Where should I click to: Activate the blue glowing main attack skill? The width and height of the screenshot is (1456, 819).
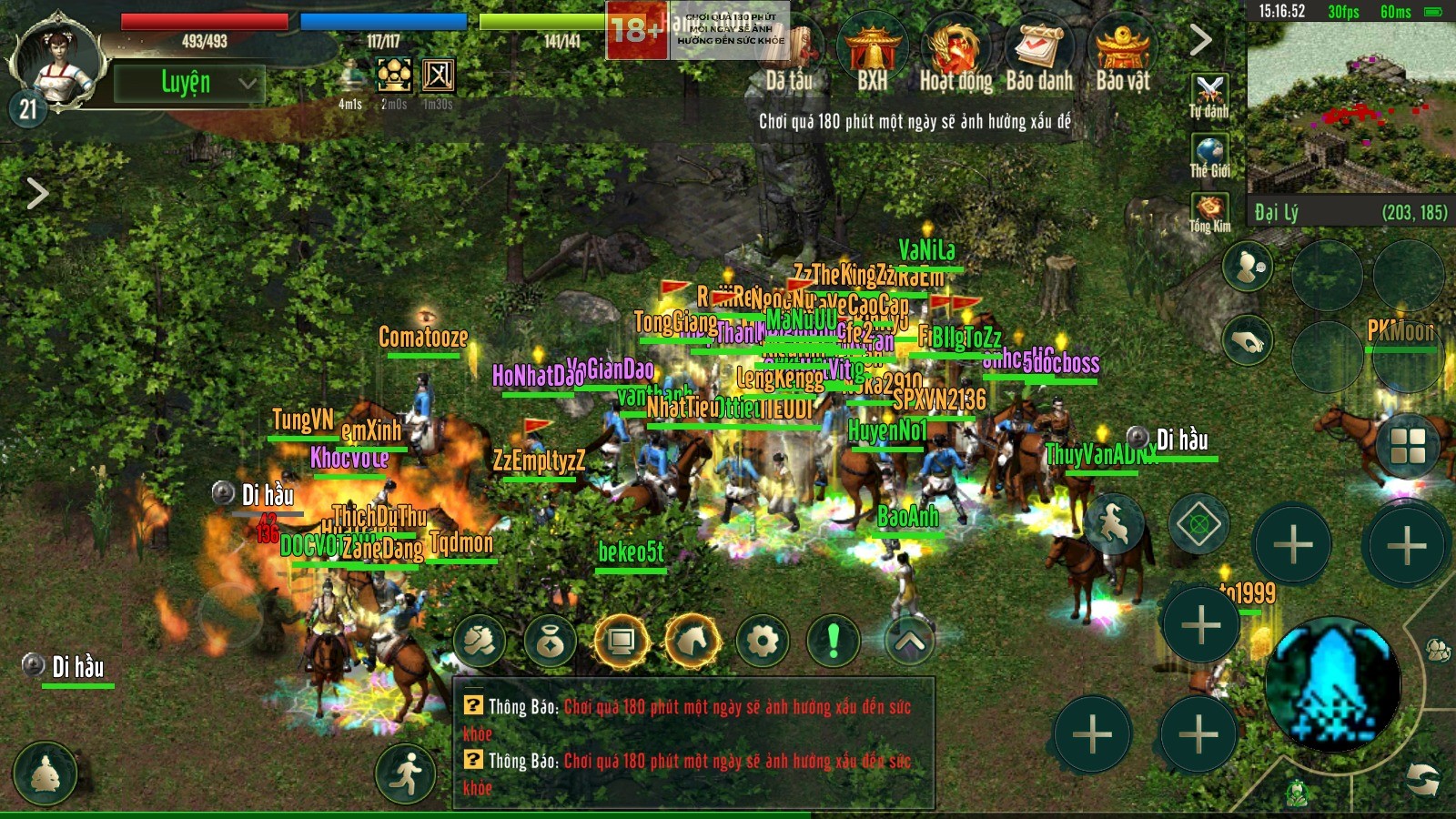(x=1333, y=683)
